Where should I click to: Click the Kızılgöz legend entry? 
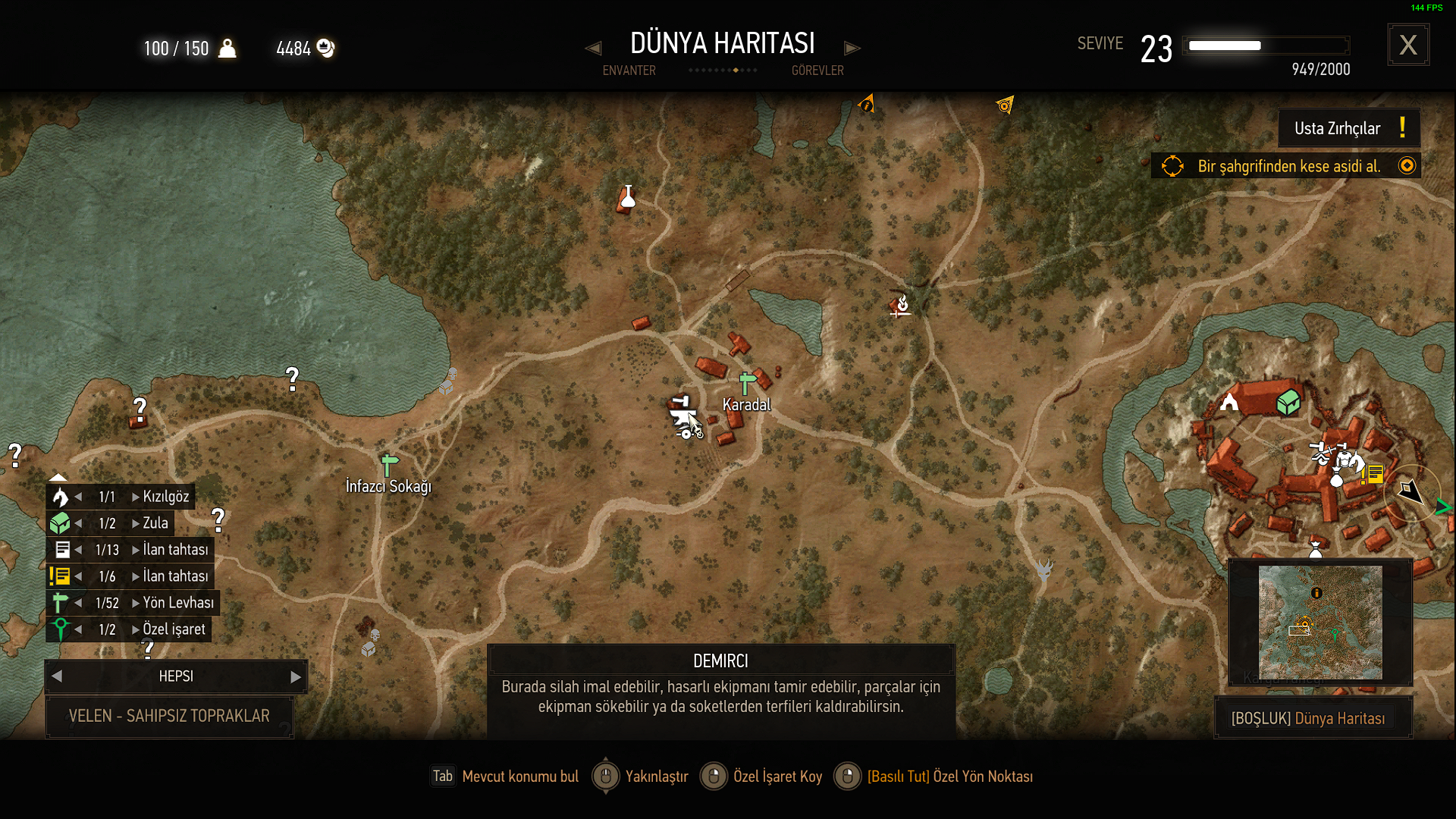pos(165,497)
